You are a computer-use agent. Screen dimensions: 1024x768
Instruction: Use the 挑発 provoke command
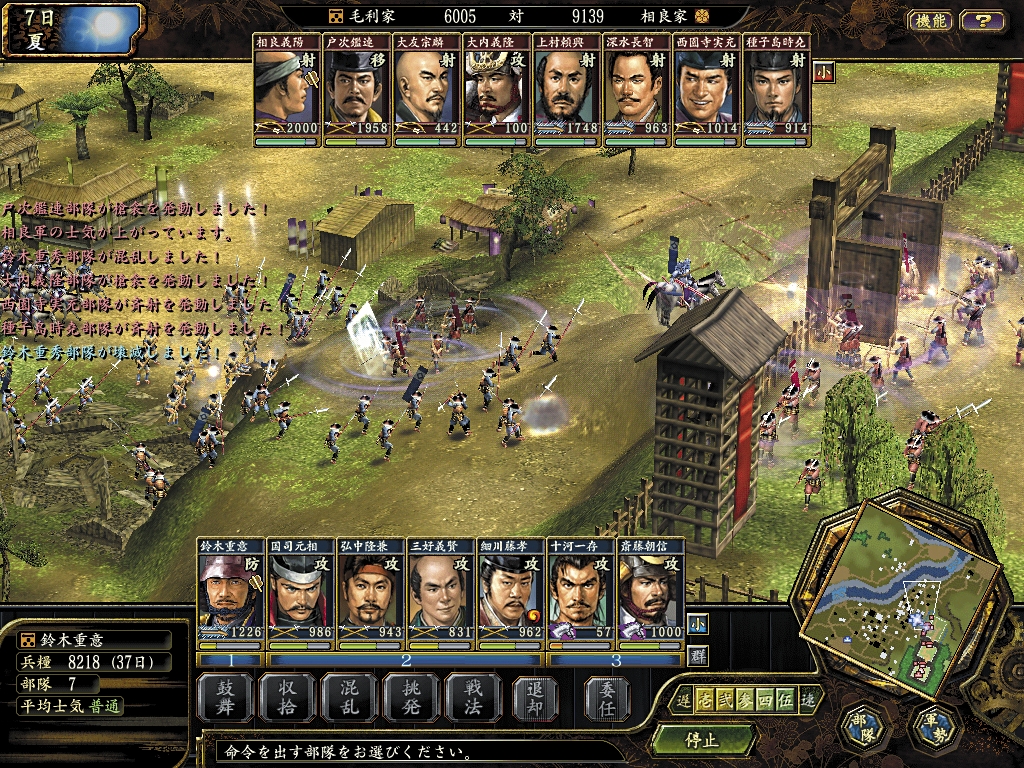pyautogui.click(x=412, y=698)
